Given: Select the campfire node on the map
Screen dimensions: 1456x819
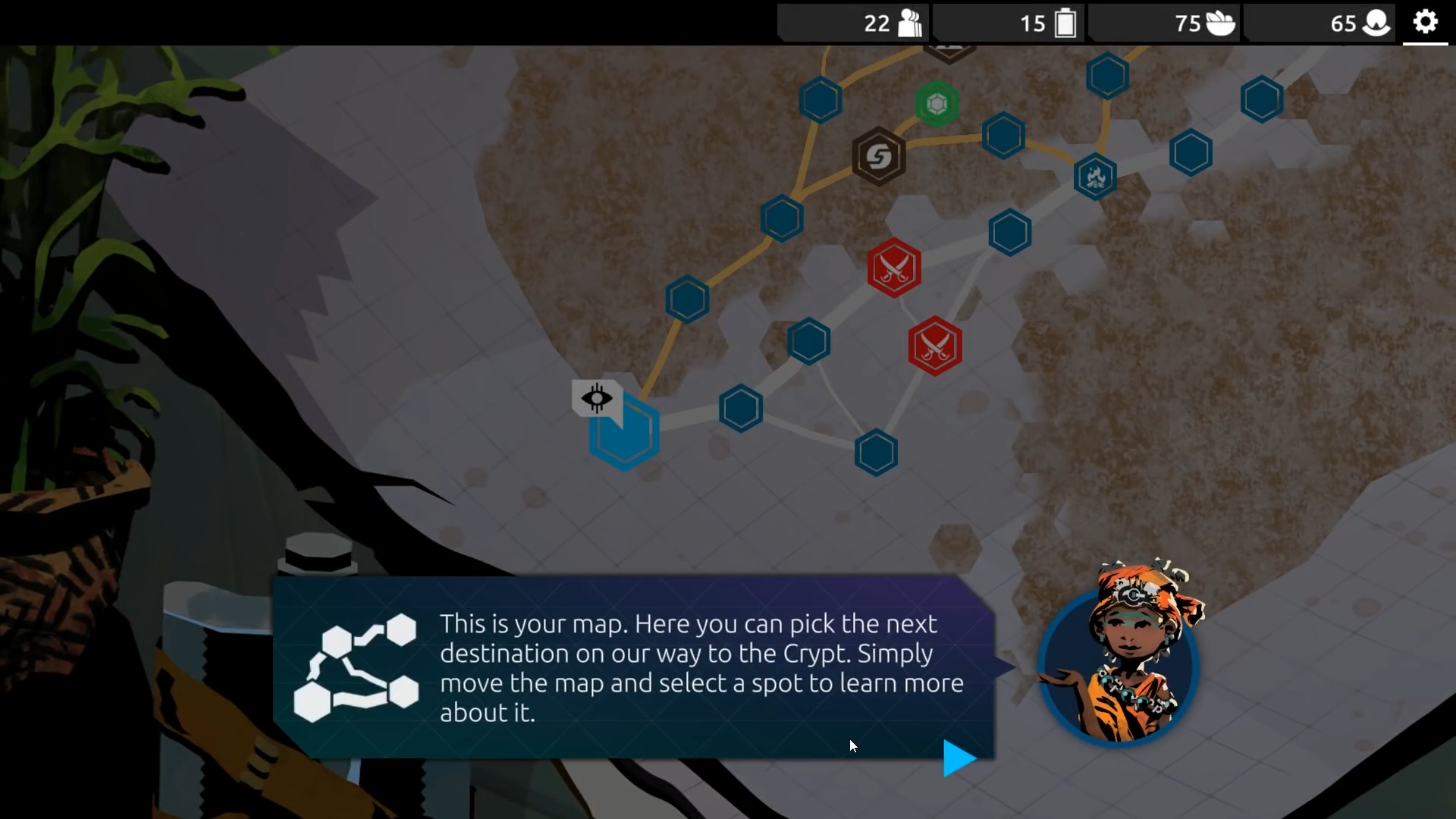Looking at the screenshot, I should (x=1095, y=177).
